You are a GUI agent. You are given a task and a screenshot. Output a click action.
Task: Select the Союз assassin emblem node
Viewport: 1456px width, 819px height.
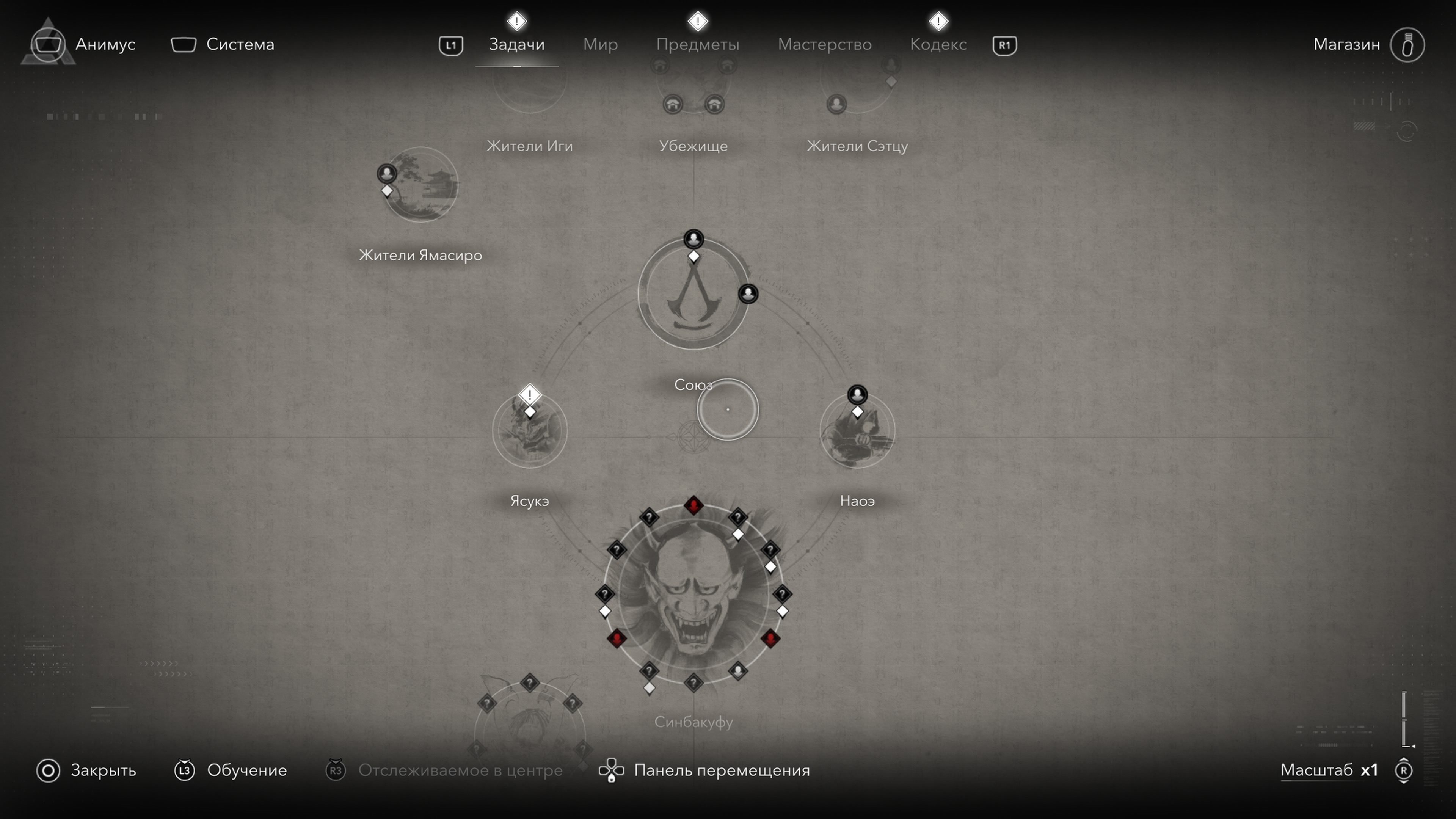click(x=693, y=294)
